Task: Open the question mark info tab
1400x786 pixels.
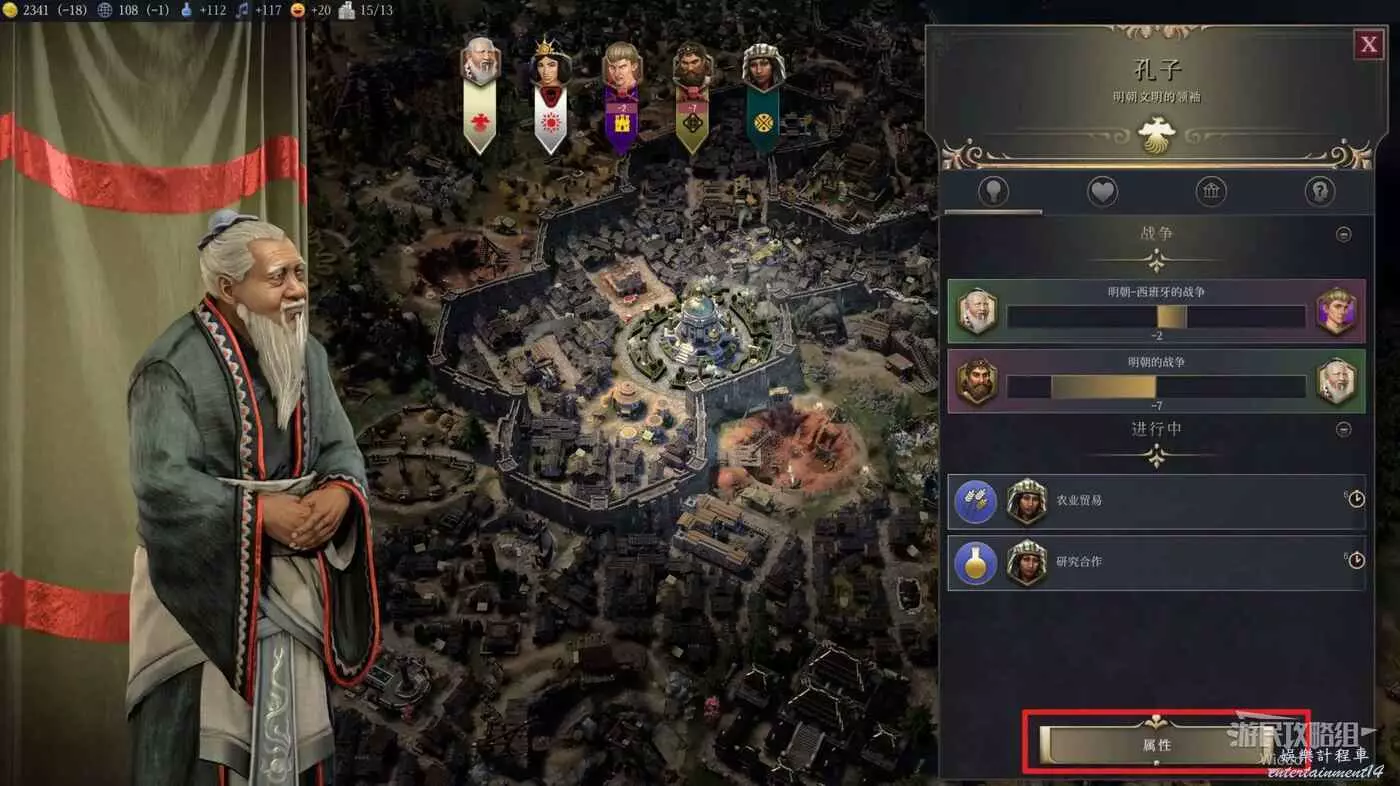Action: point(1320,191)
